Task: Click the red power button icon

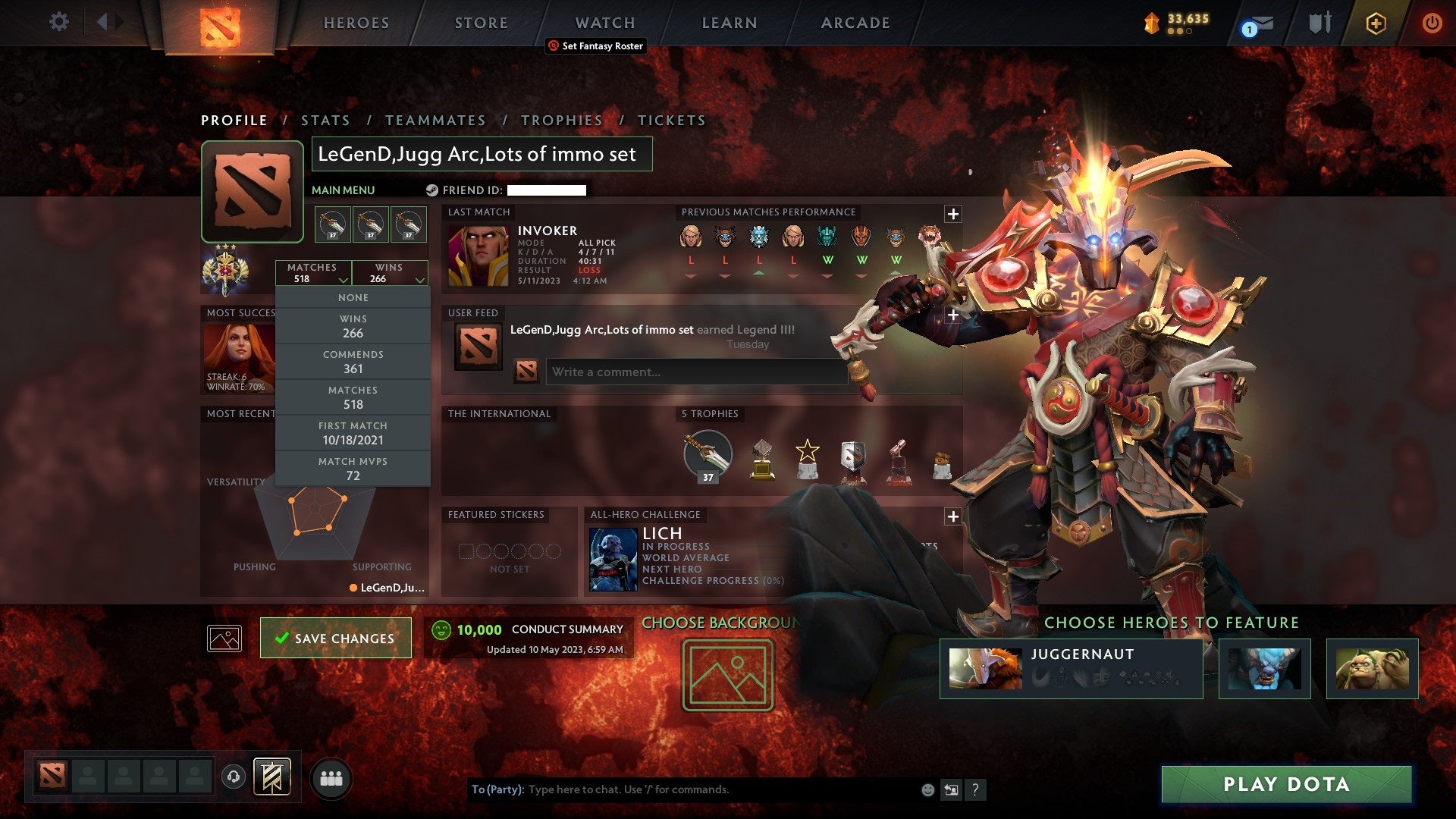Action: tap(1432, 23)
